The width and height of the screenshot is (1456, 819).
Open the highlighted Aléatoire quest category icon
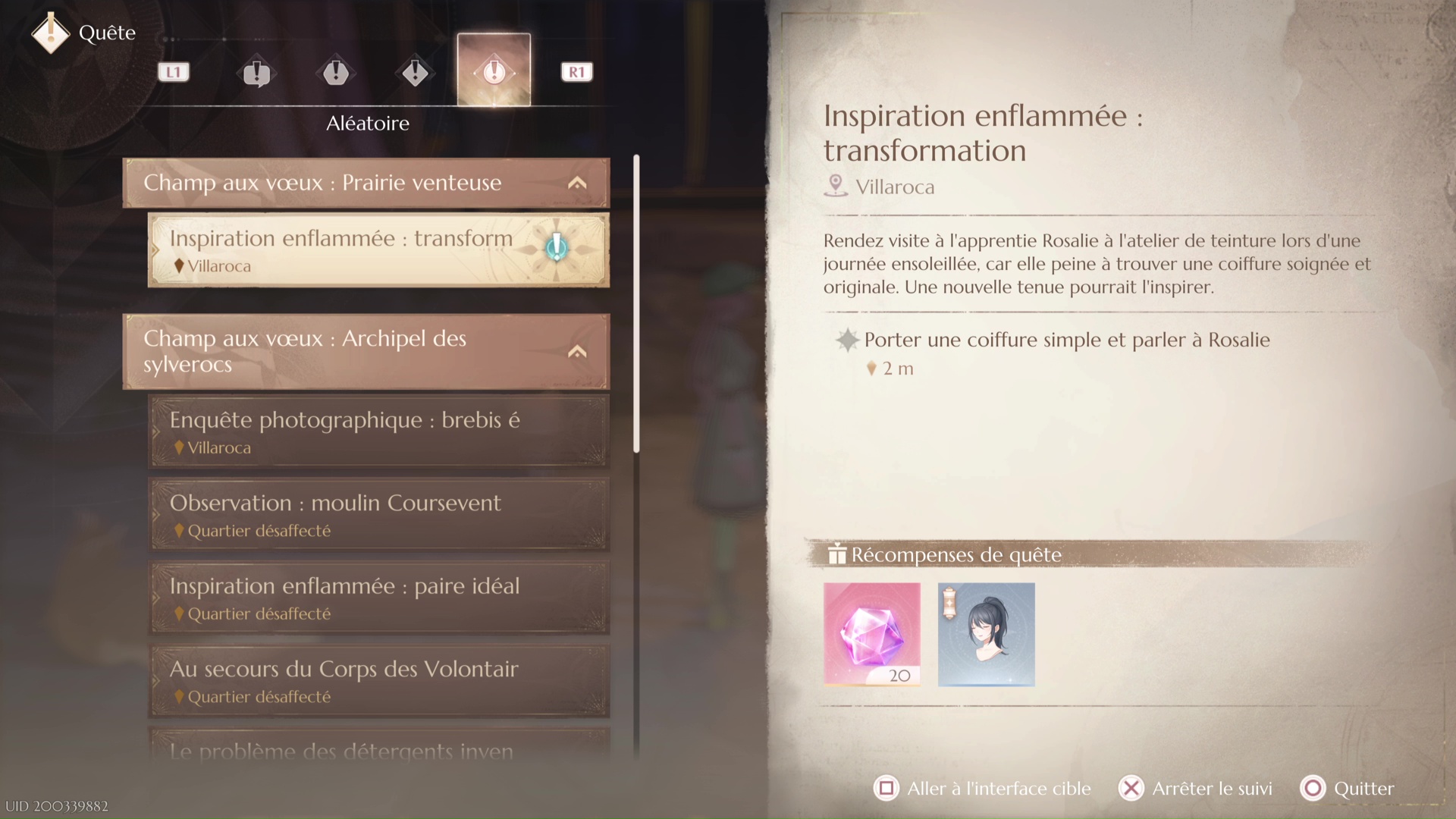[494, 72]
